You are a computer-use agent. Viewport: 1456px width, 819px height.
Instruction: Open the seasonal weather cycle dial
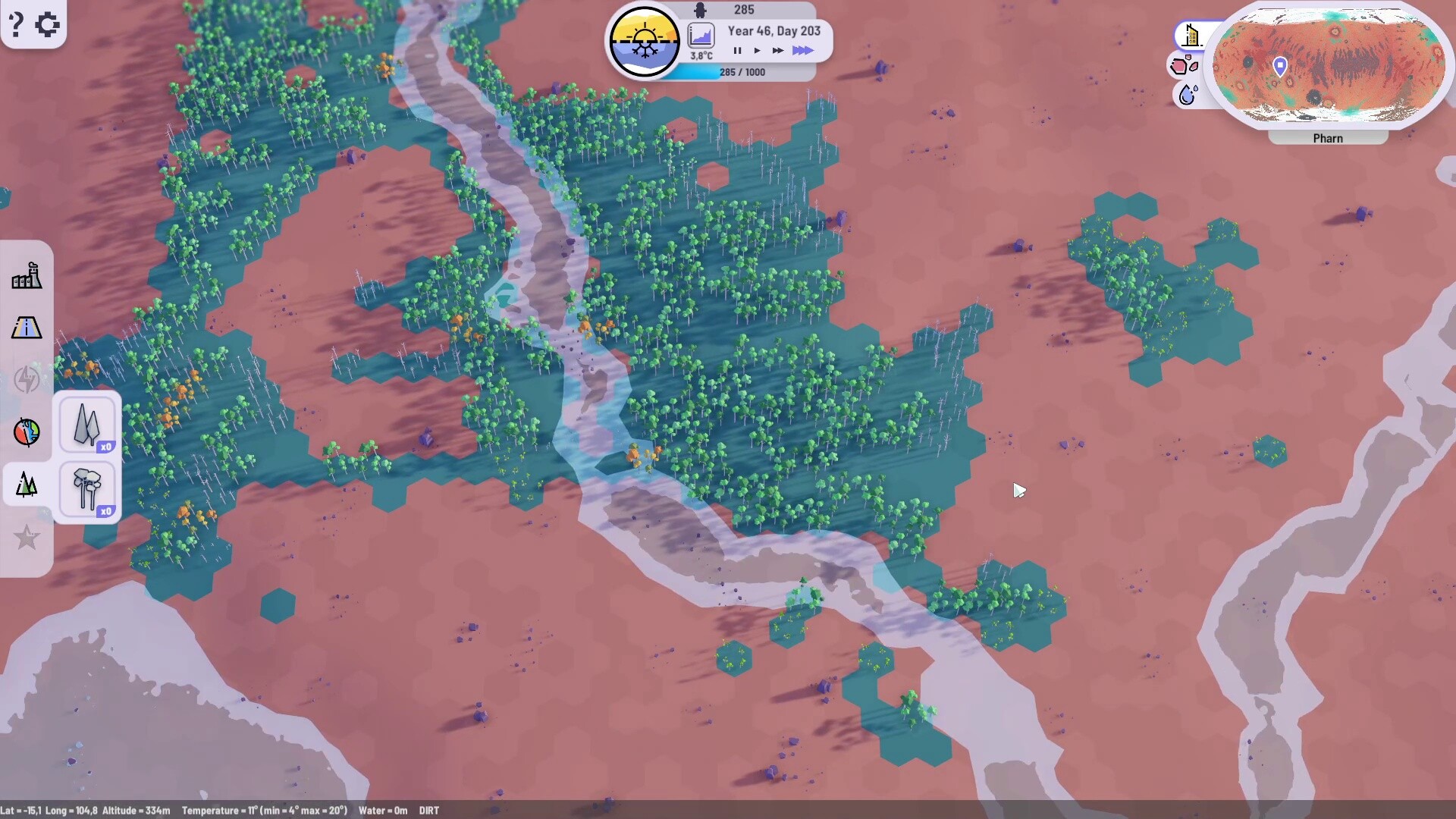[645, 39]
